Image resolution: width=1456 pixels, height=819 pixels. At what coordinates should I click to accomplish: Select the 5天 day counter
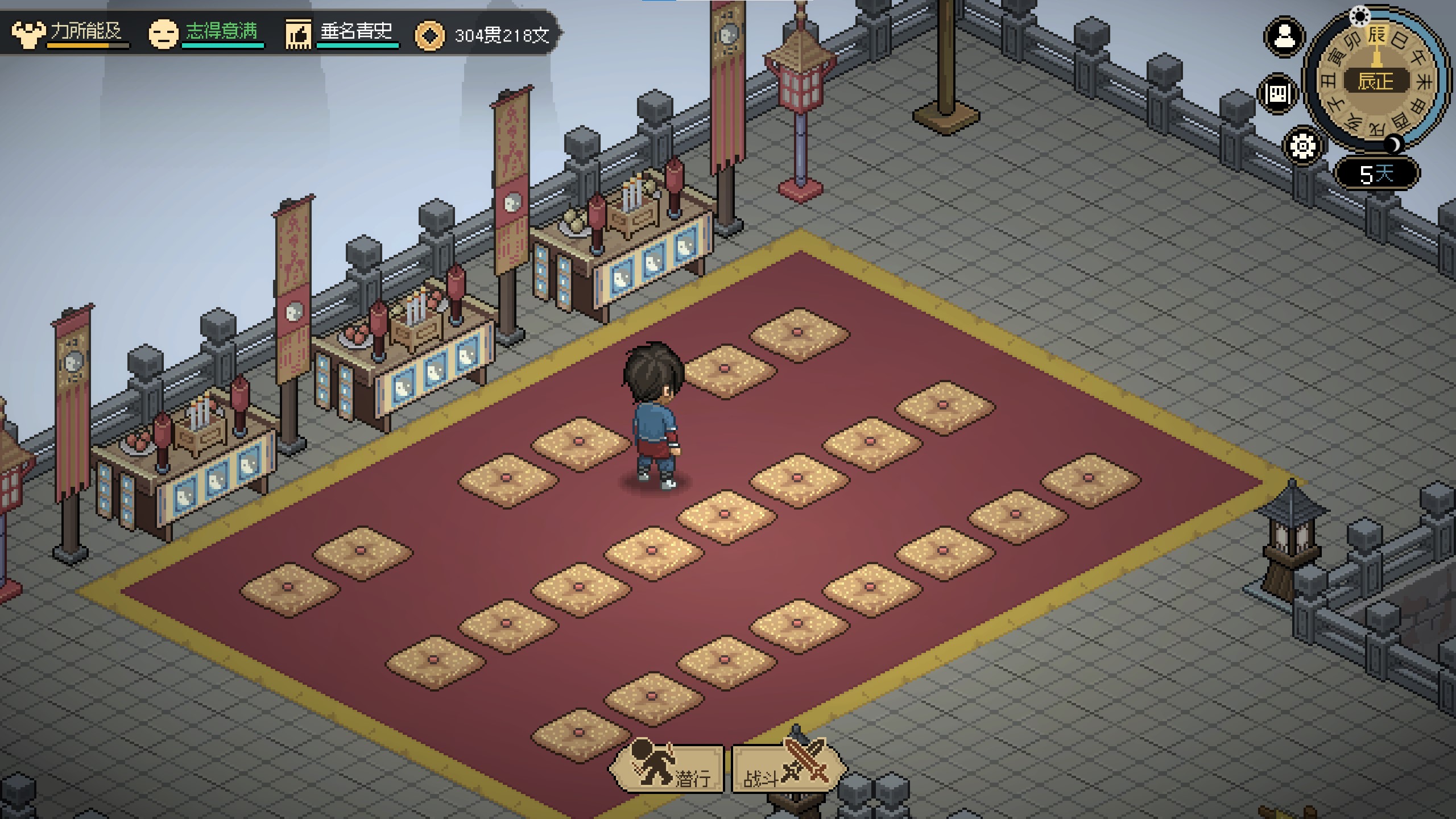1376,173
